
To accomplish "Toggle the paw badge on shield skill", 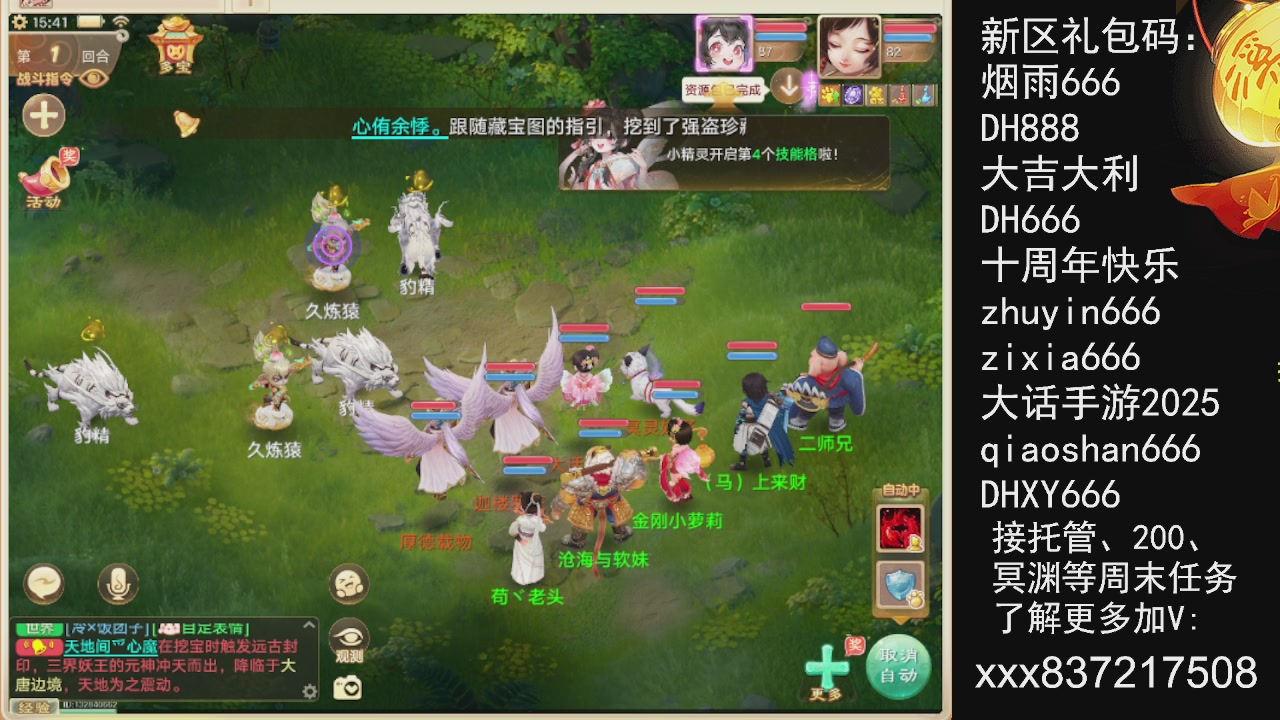I will (x=918, y=598).
